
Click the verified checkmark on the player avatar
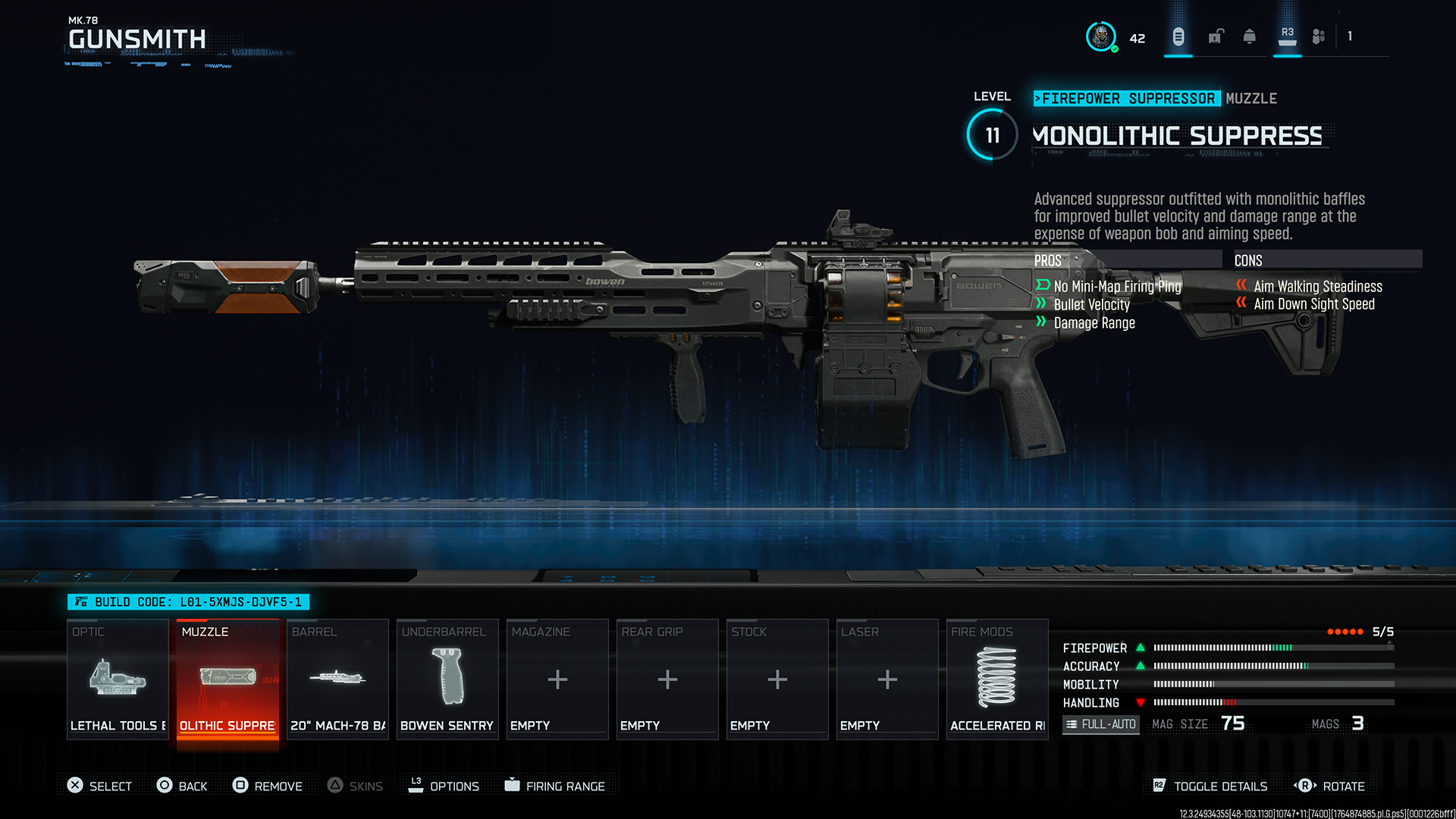click(x=1113, y=48)
